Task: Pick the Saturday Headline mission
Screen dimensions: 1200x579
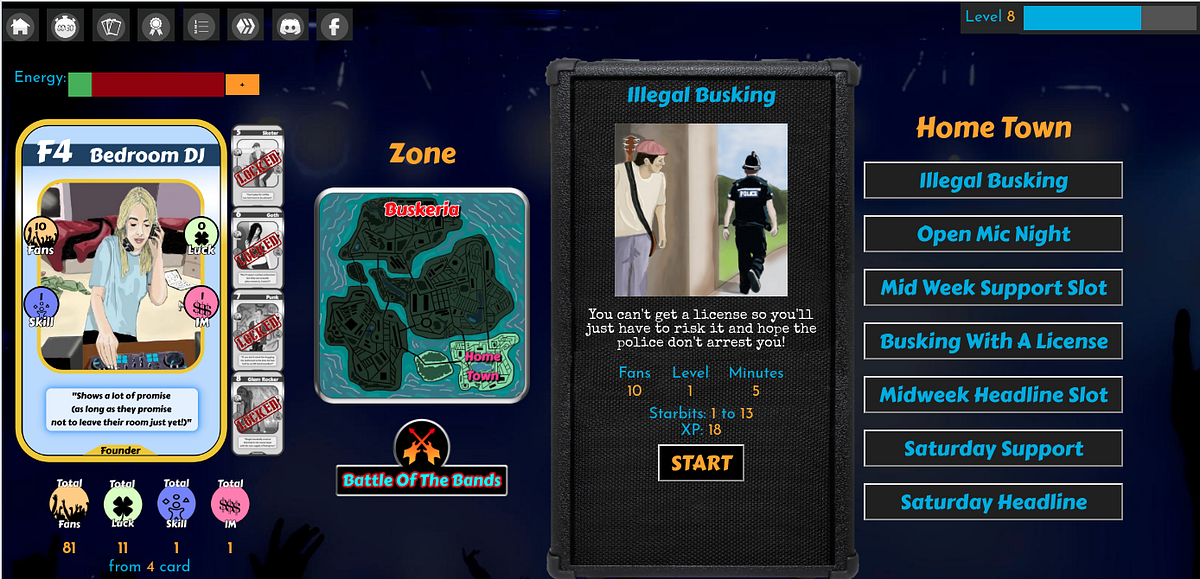Action: tap(993, 502)
